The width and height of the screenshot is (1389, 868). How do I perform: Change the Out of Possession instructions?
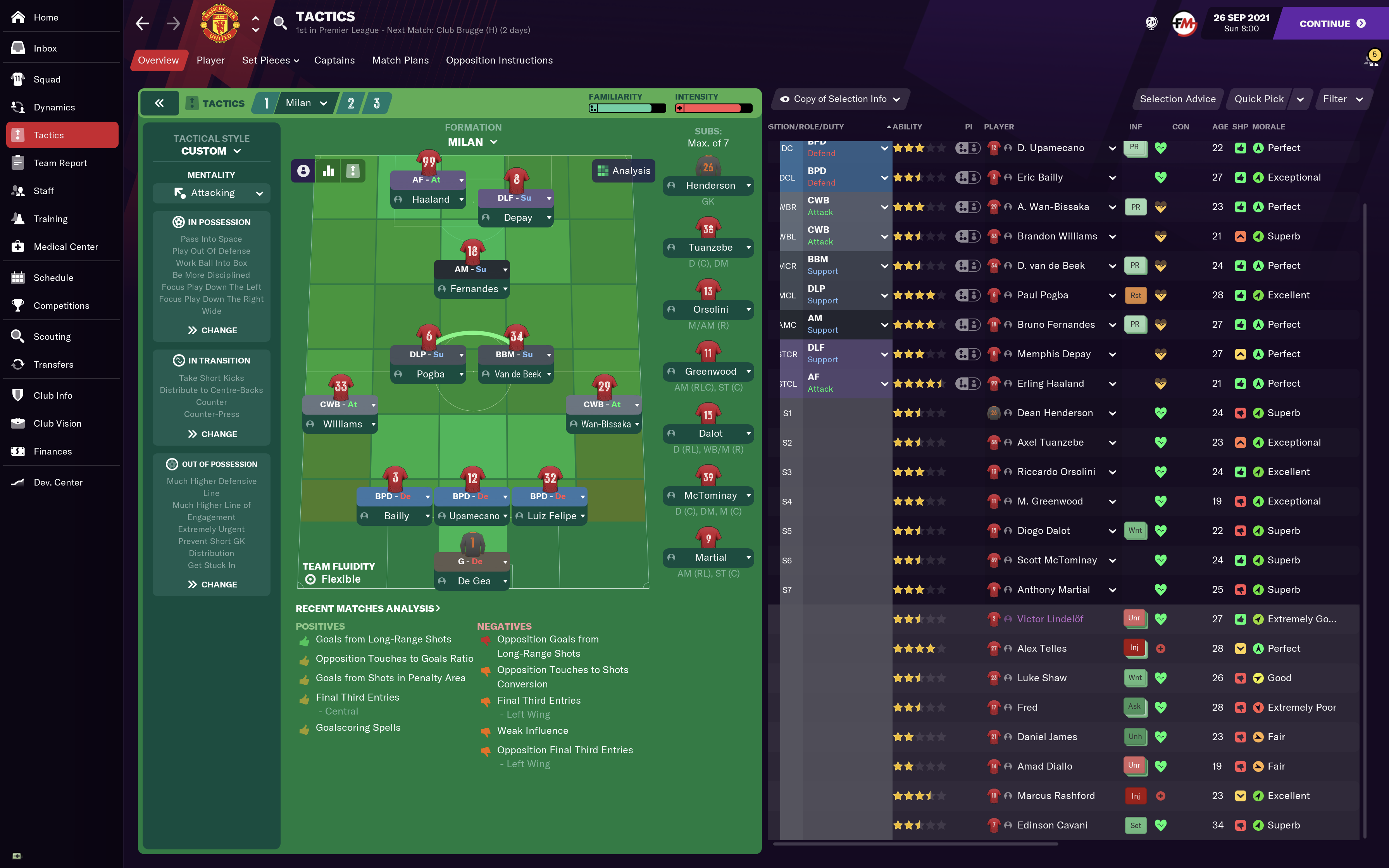coord(212,584)
